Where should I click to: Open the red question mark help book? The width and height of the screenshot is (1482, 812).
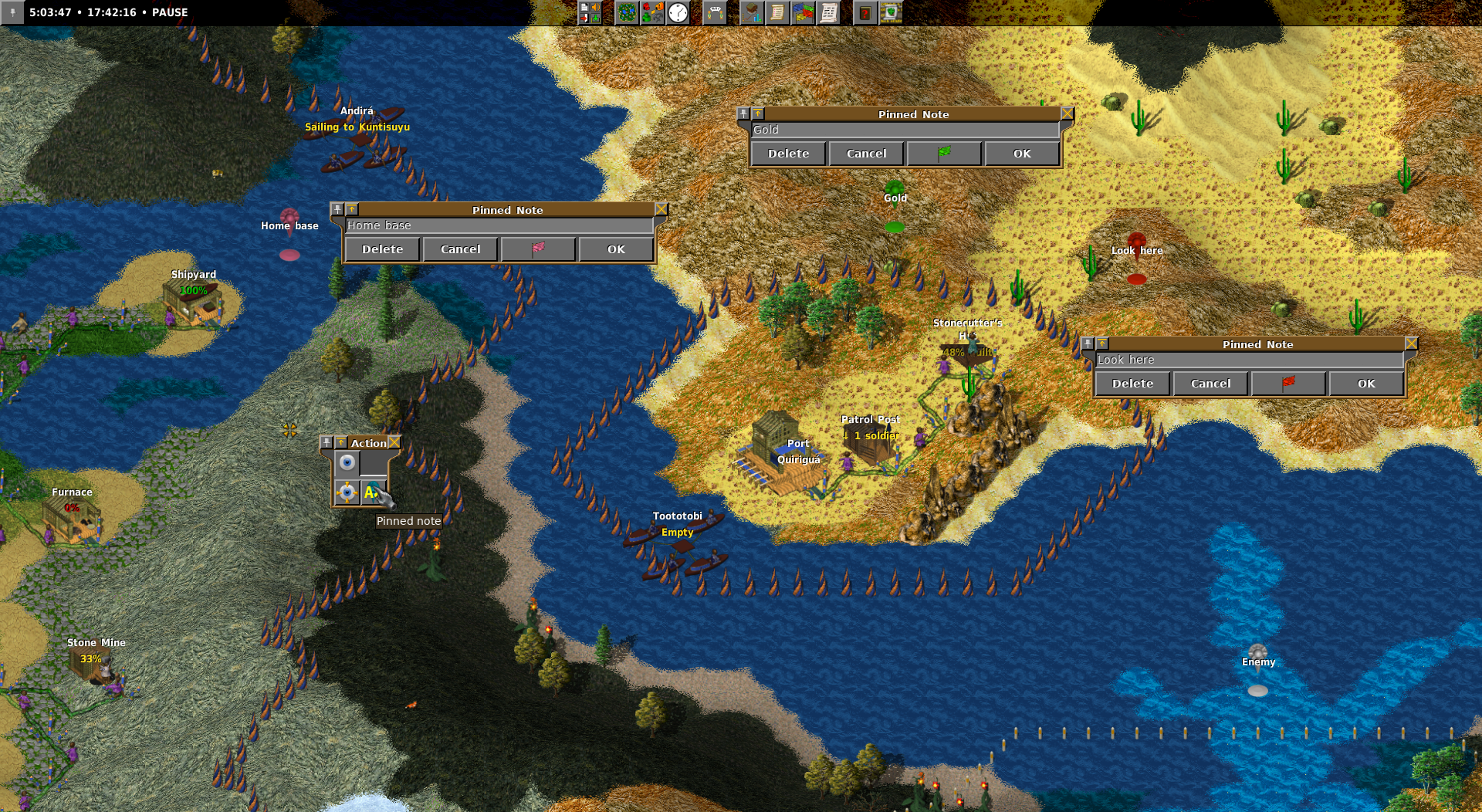click(x=865, y=12)
